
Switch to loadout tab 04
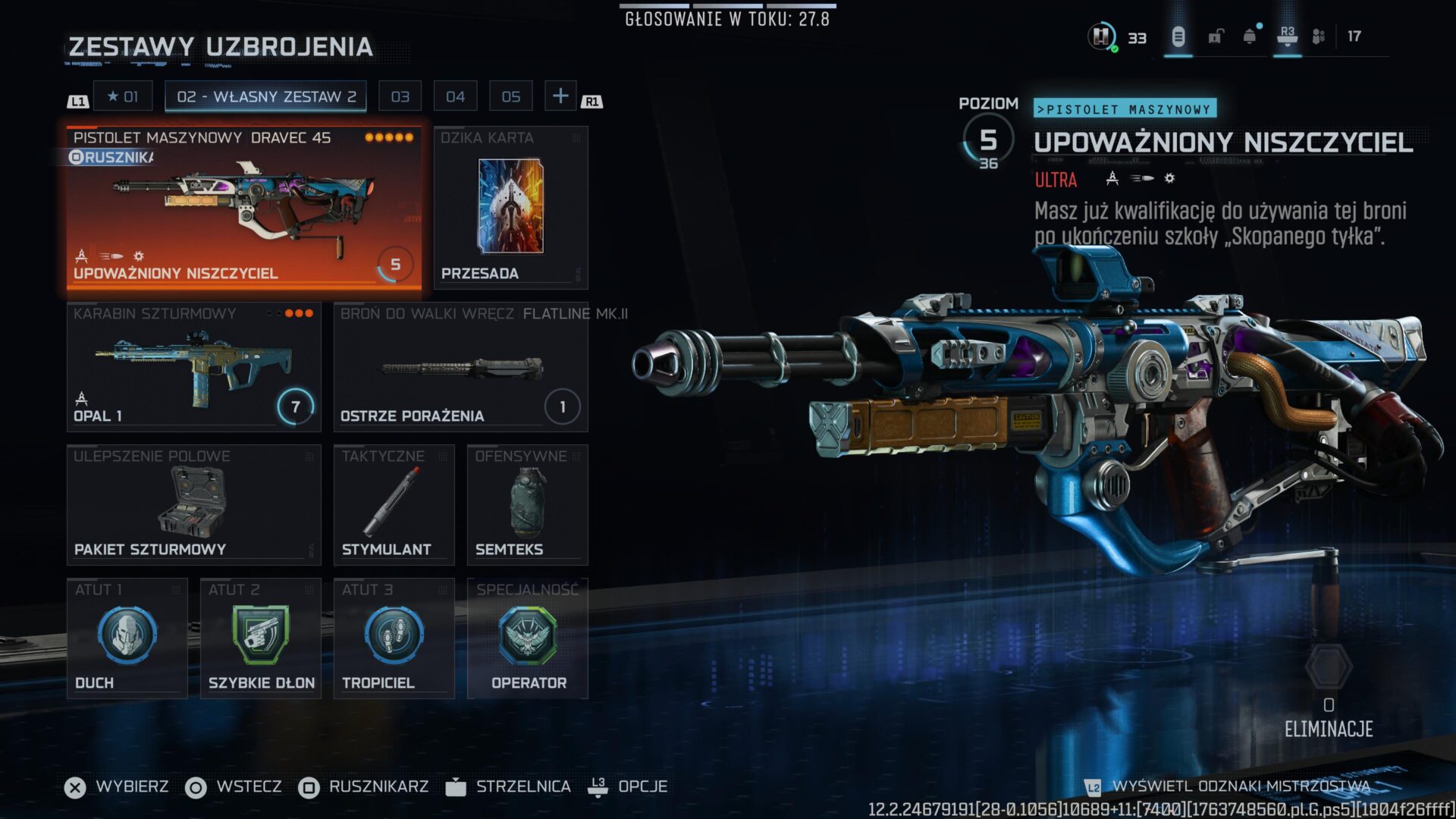(455, 96)
